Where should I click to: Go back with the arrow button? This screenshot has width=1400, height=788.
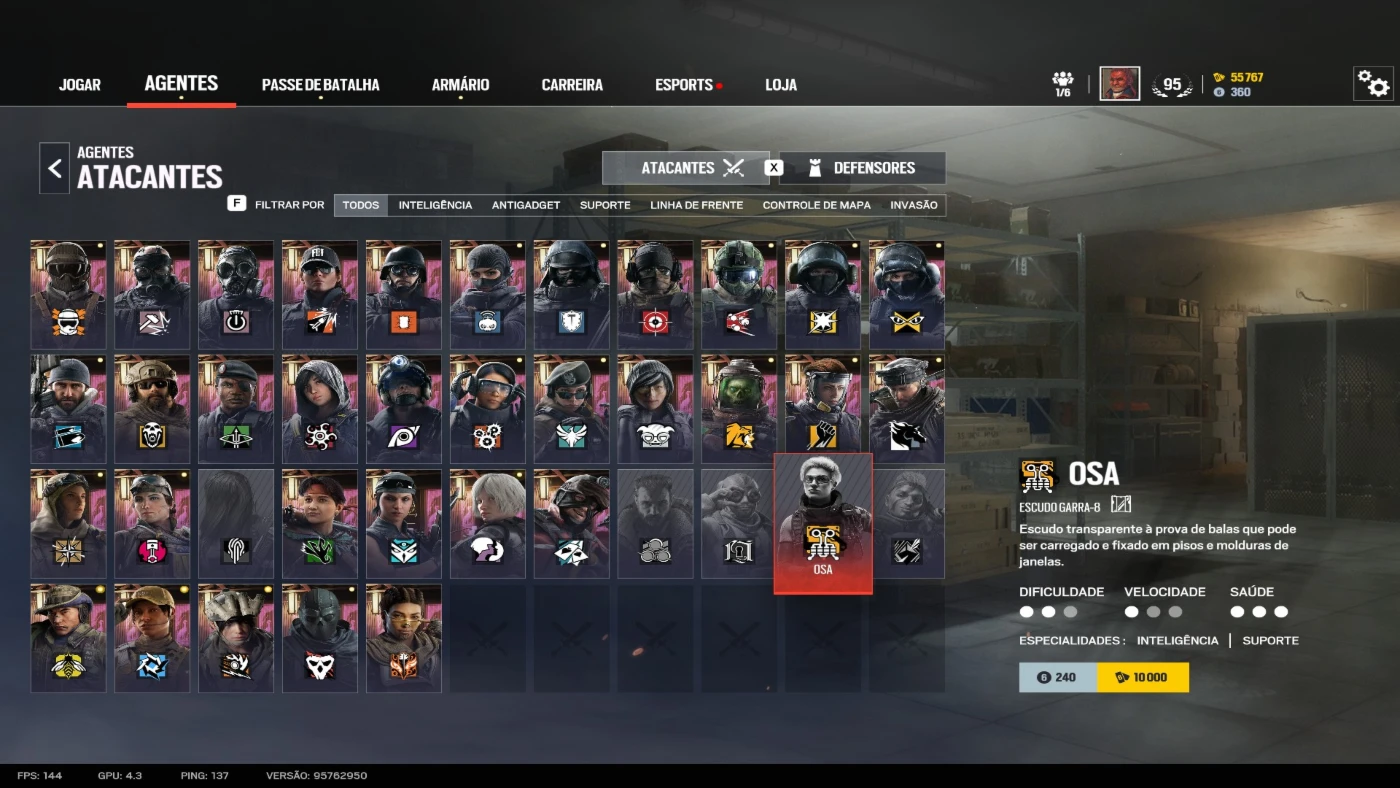55,168
